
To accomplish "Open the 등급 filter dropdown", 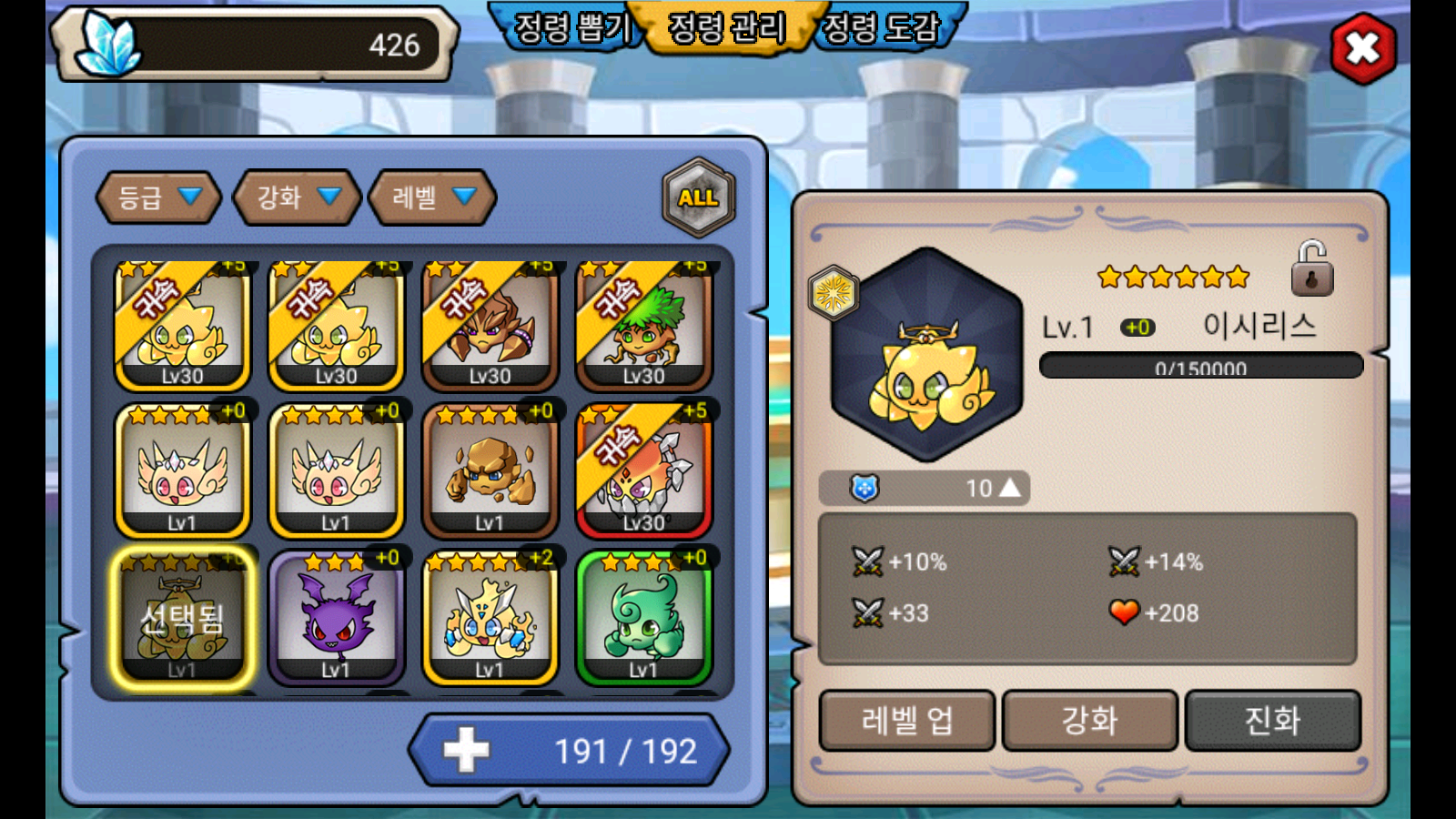I will [x=158, y=197].
